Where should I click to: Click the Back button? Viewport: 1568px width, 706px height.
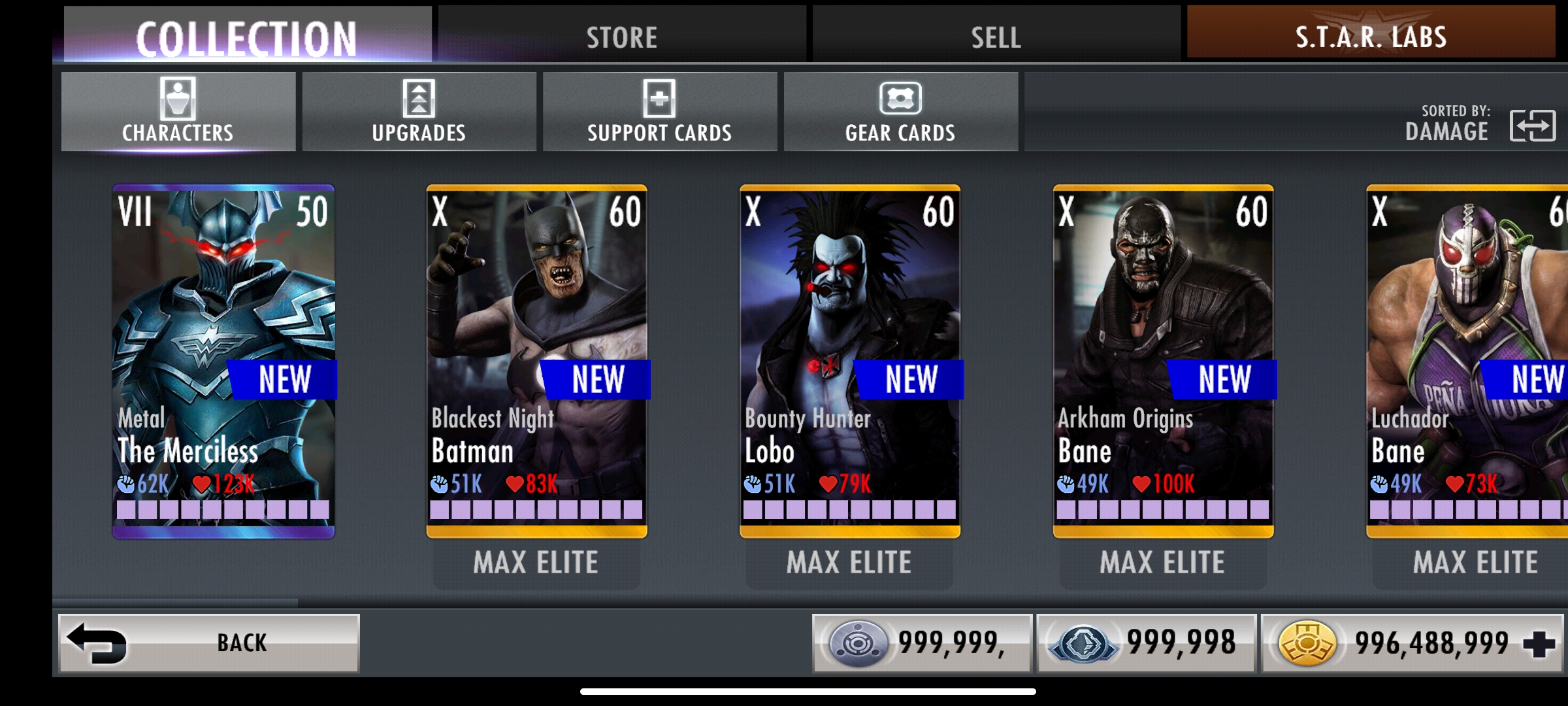pos(209,643)
